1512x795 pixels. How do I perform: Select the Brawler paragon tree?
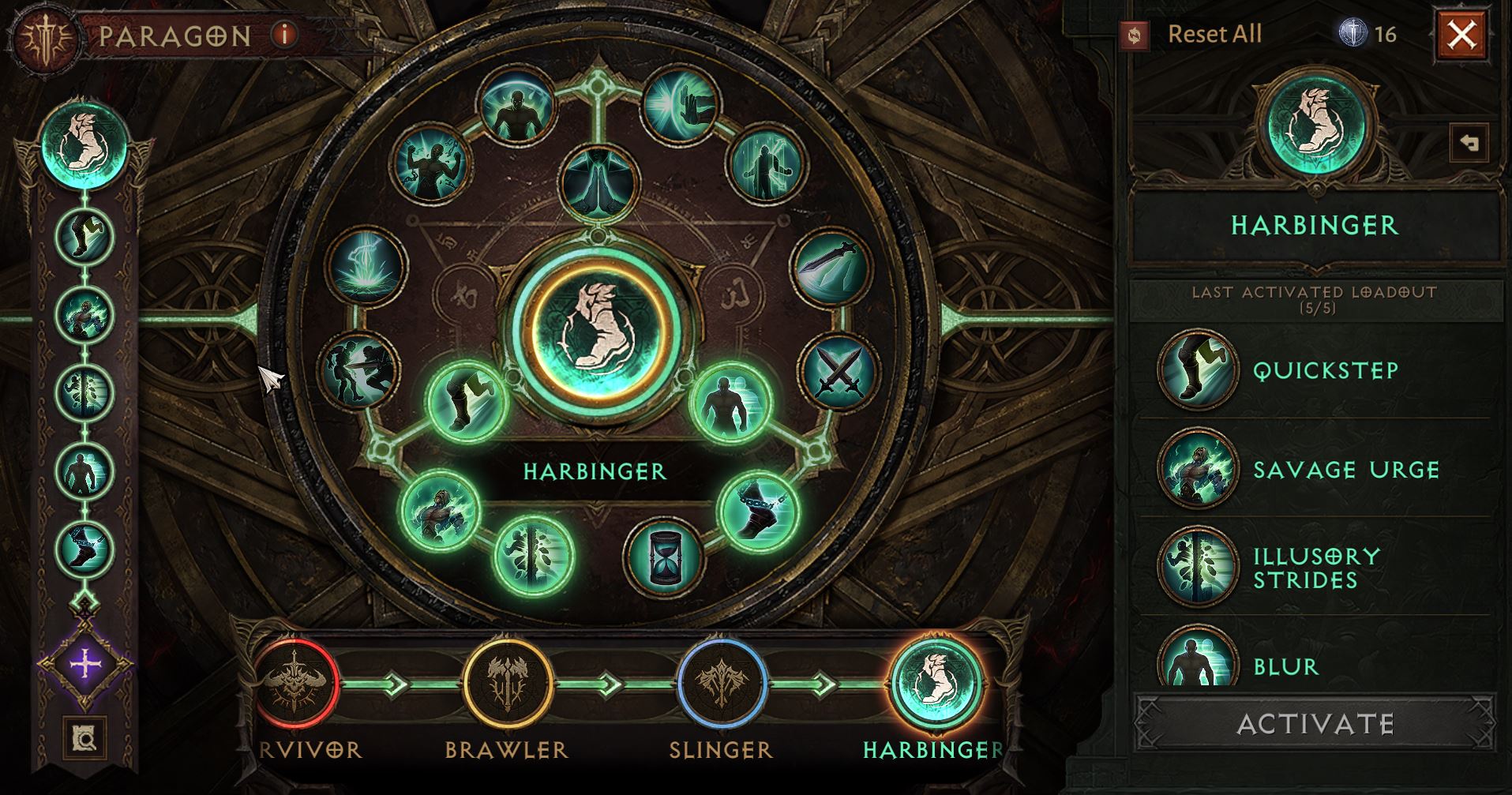(507, 681)
